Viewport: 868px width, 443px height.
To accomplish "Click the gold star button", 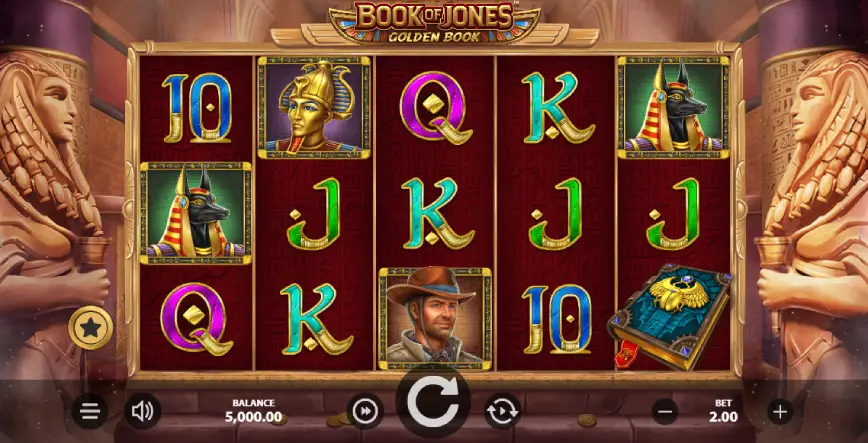I will pyautogui.click(x=90, y=328).
